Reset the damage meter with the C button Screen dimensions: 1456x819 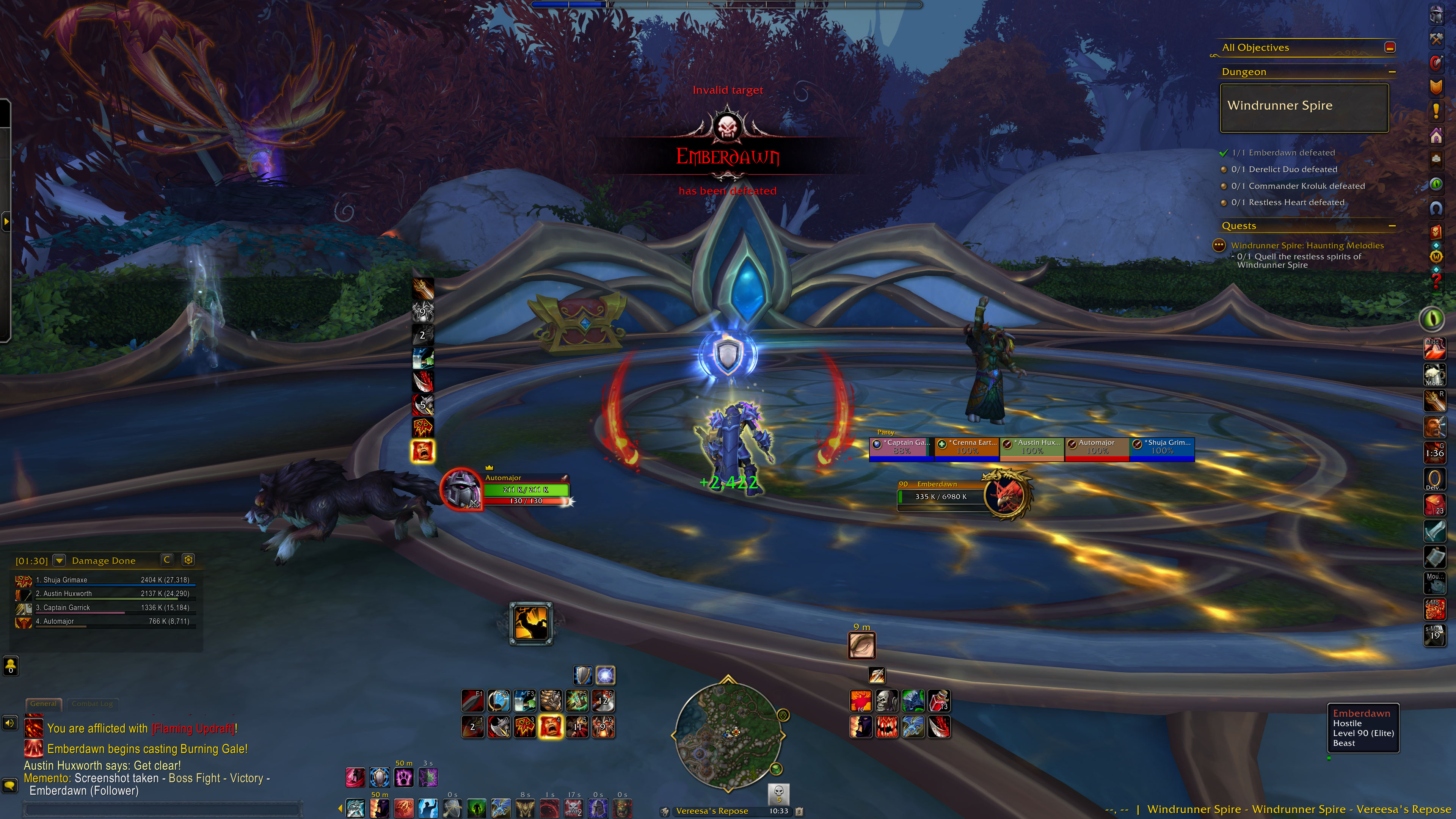(x=167, y=560)
